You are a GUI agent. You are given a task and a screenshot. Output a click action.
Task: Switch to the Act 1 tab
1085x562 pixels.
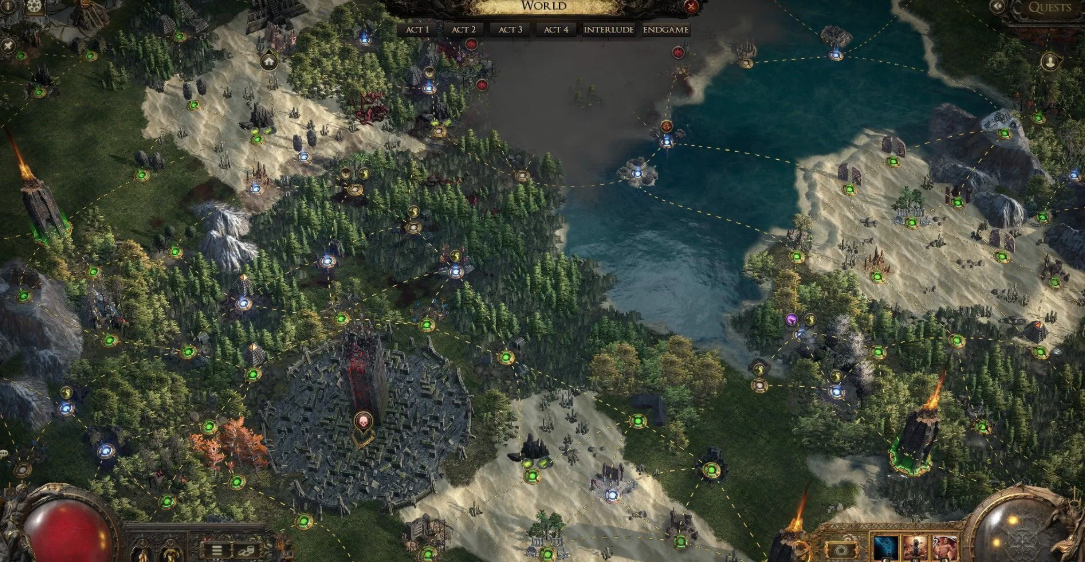(418, 30)
